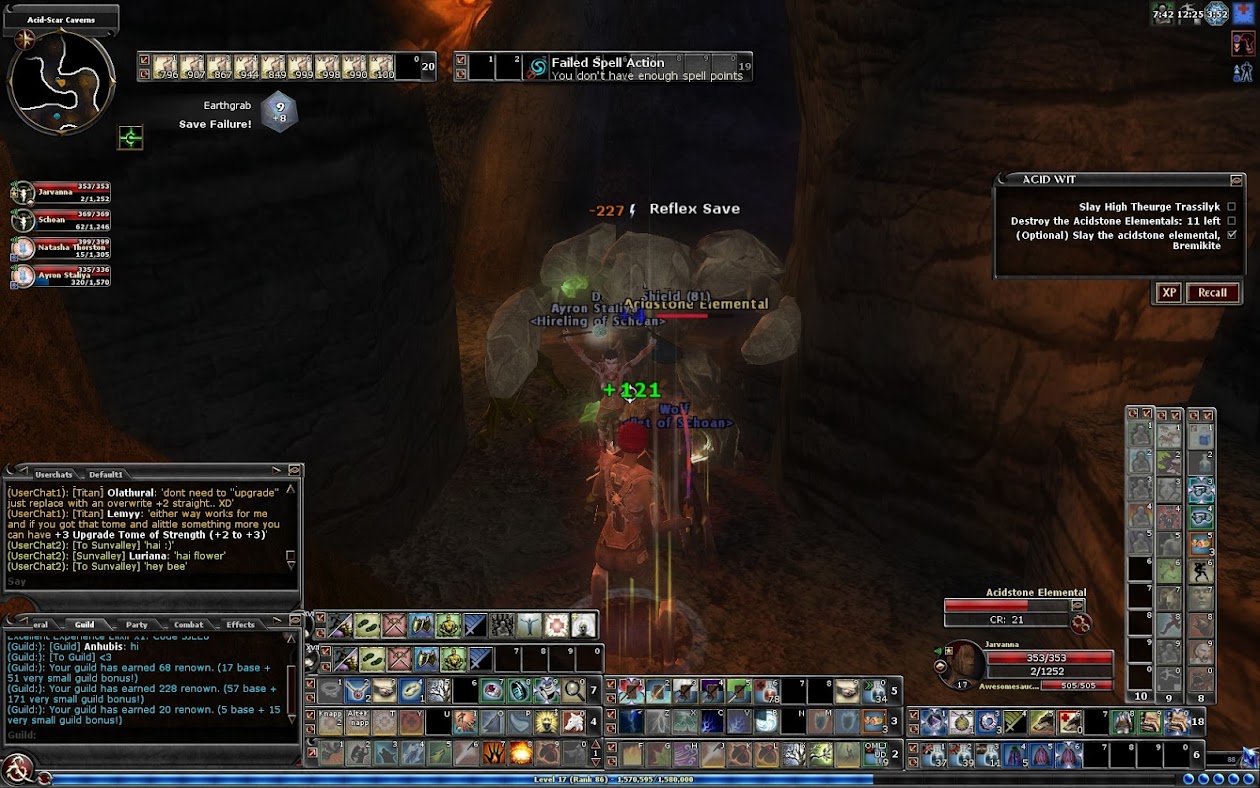Click the Recall button
This screenshot has width=1260, height=788.
(x=1212, y=293)
